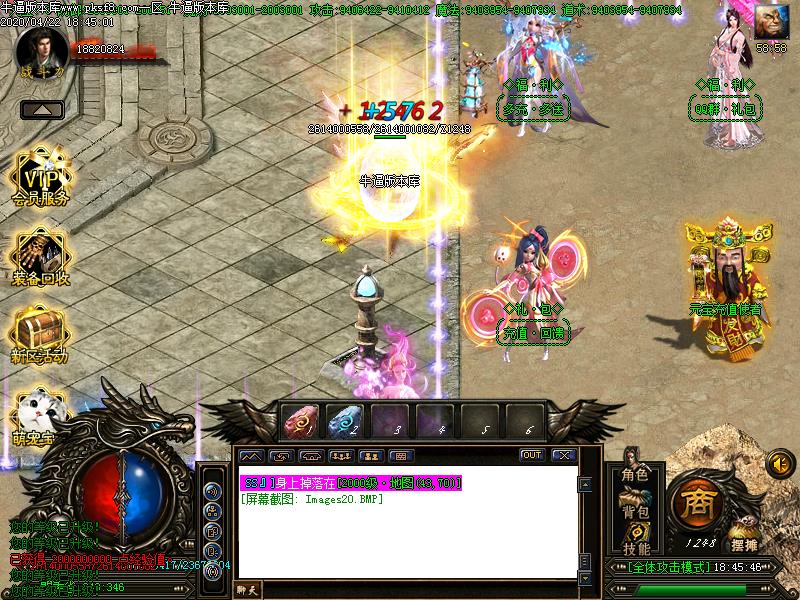Viewport: 800px width, 600px height.
Task: Toggle the sound speaker icon
Action: coord(780,463)
